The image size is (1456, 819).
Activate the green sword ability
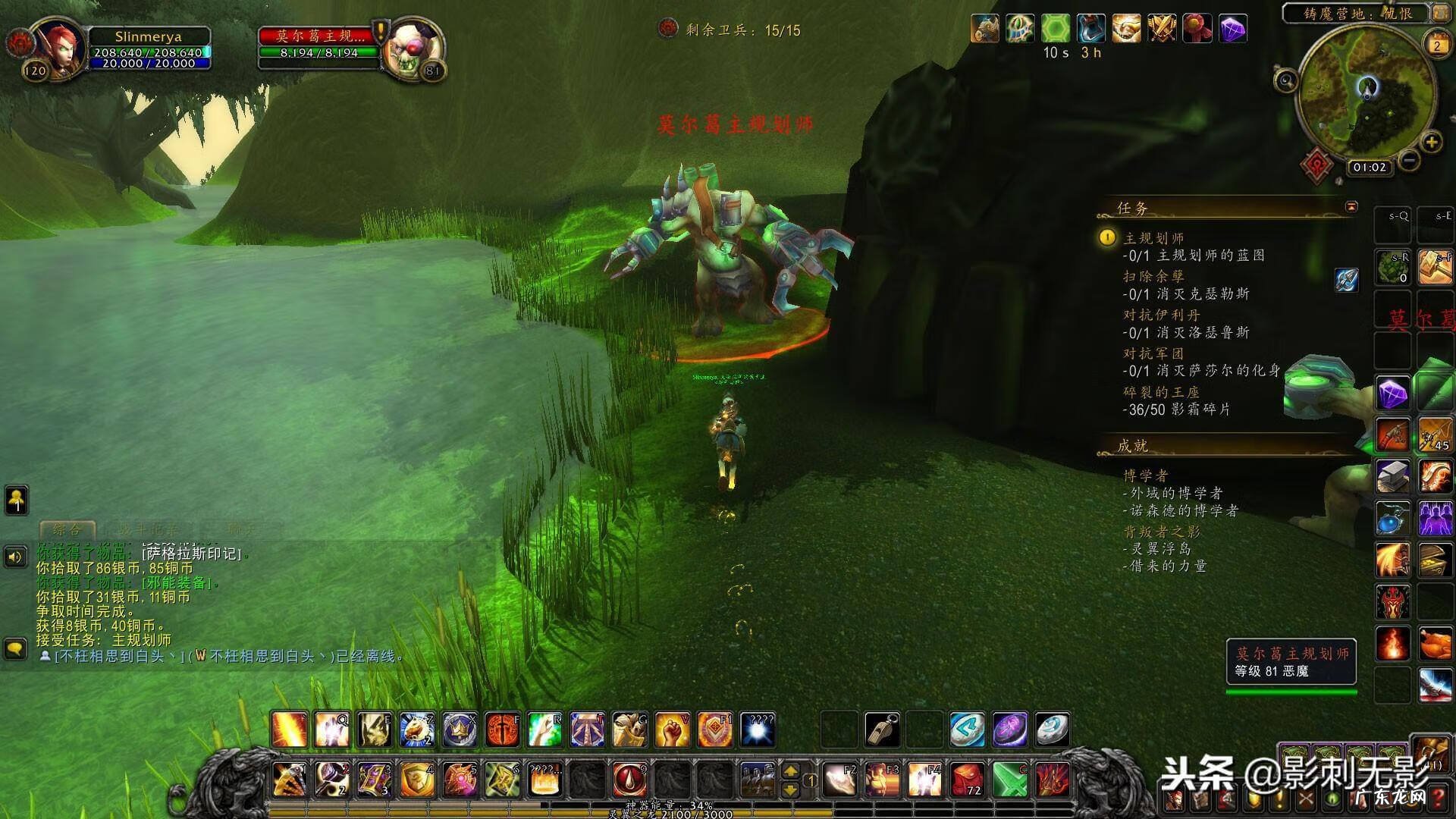click(x=1009, y=779)
